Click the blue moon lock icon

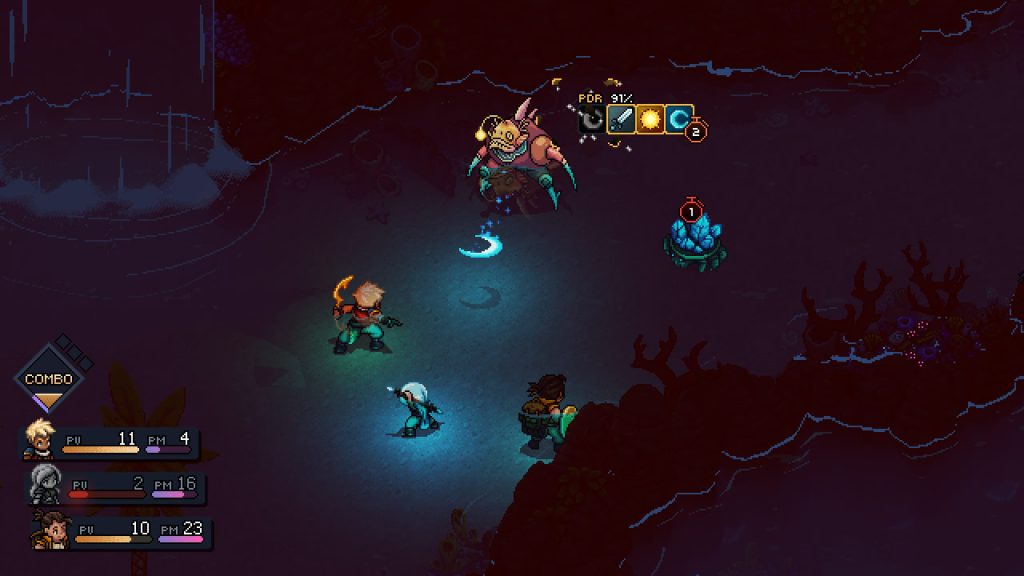click(x=679, y=120)
